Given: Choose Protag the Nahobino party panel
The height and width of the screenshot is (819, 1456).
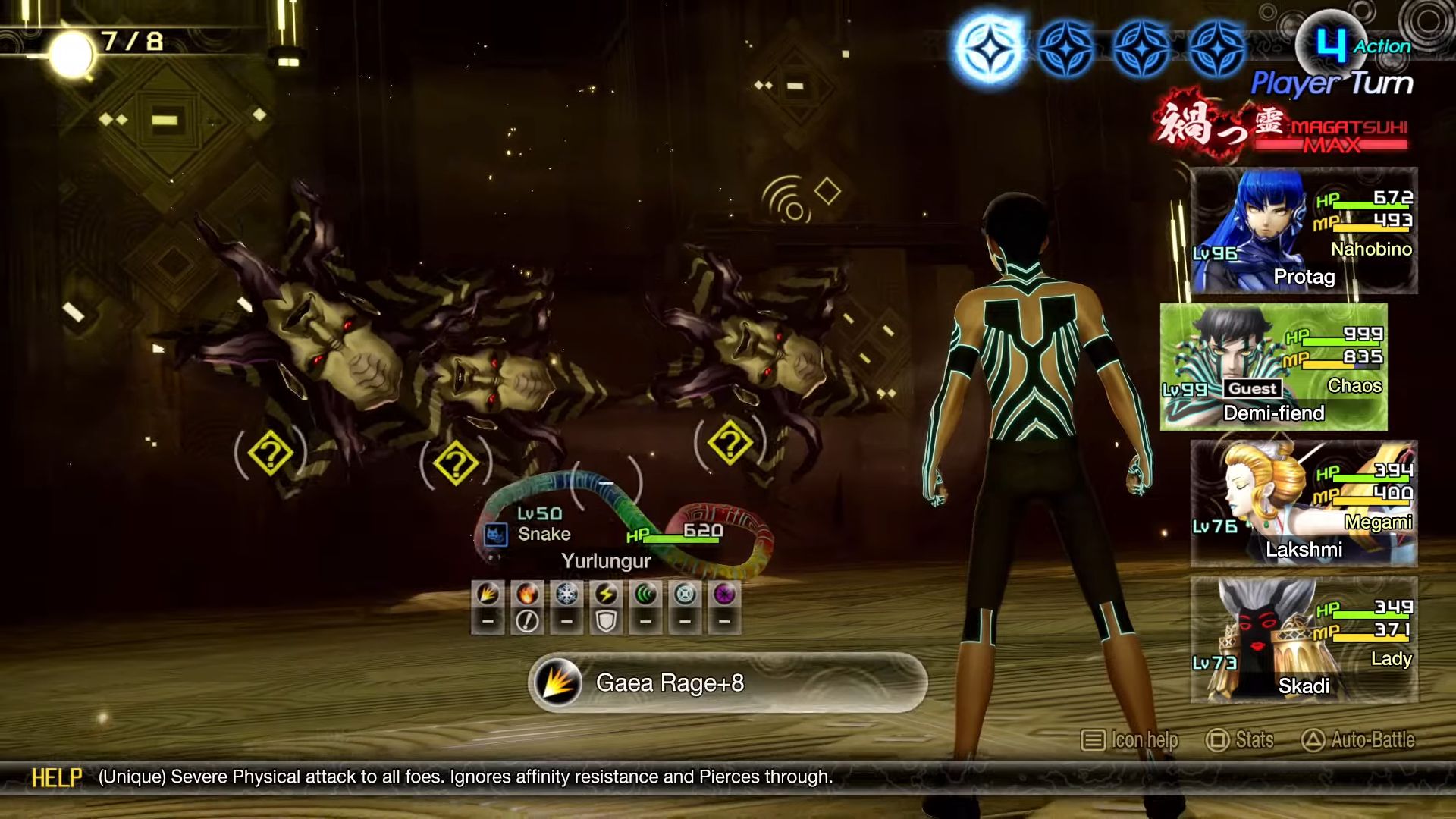Looking at the screenshot, I should click(x=1304, y=231).
